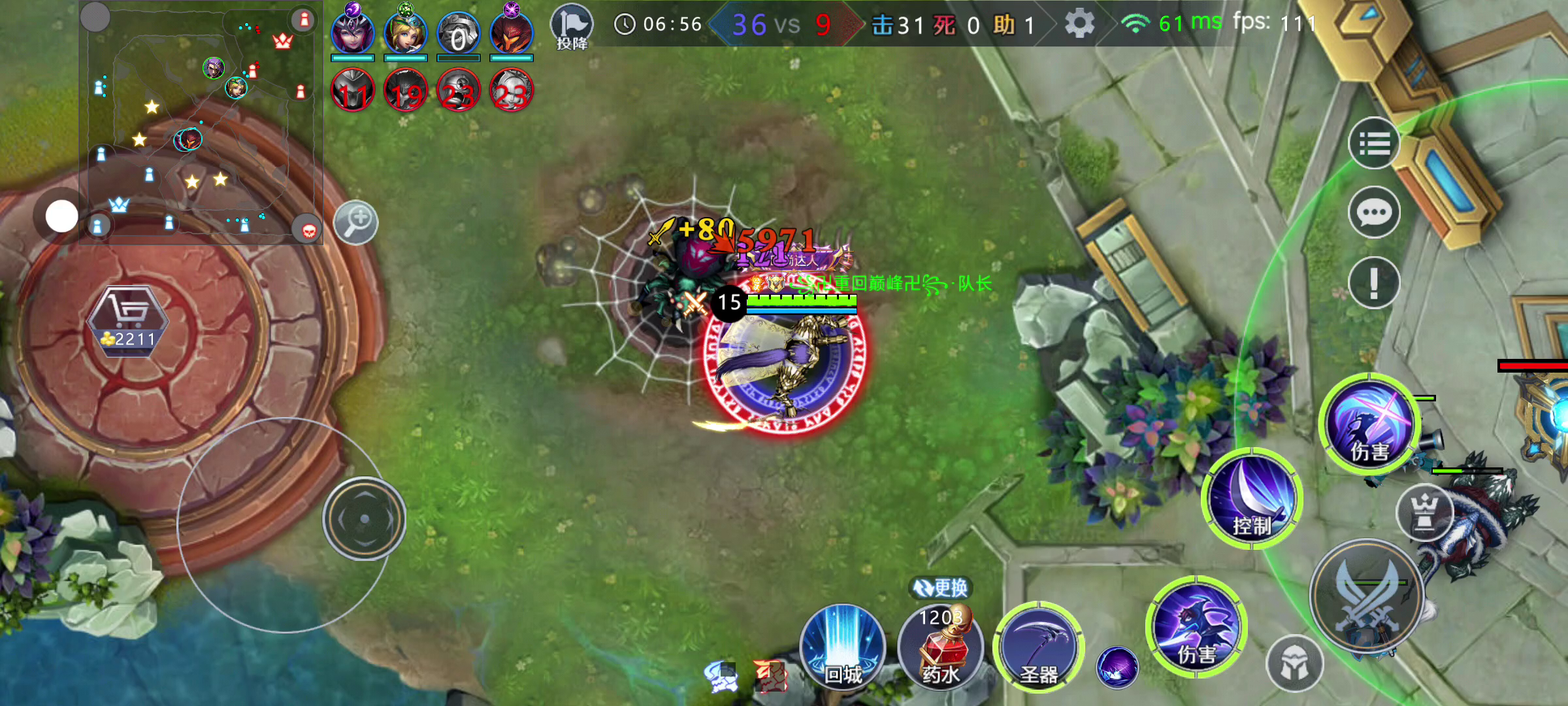1568x706 pixels.
Task: Cast the 控制 control ability
Action: (1252, 499)
